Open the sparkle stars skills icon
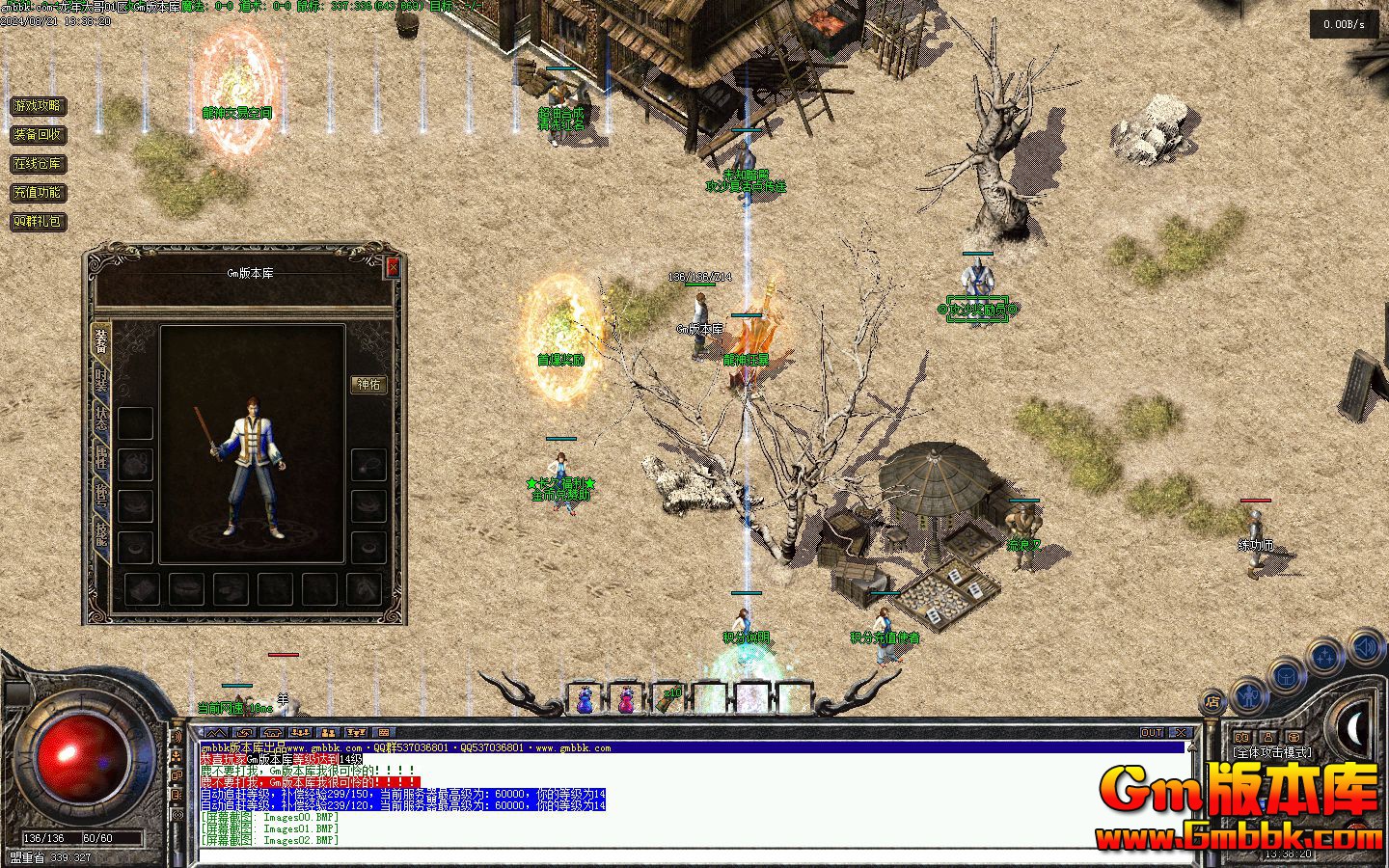The image size is (1389, 868). click(x=1326, y=657)
